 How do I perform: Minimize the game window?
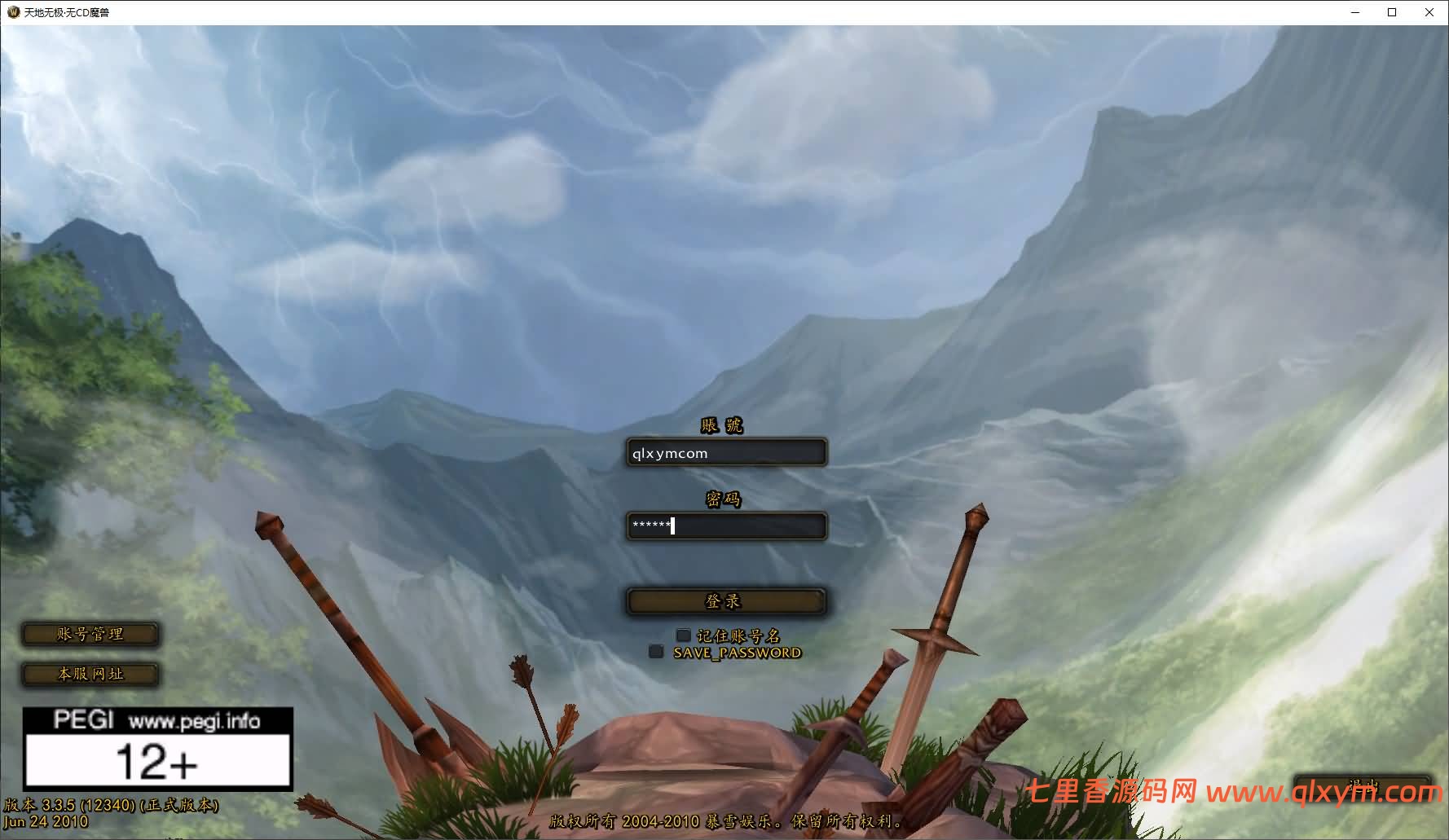[x=1355, y=12]
